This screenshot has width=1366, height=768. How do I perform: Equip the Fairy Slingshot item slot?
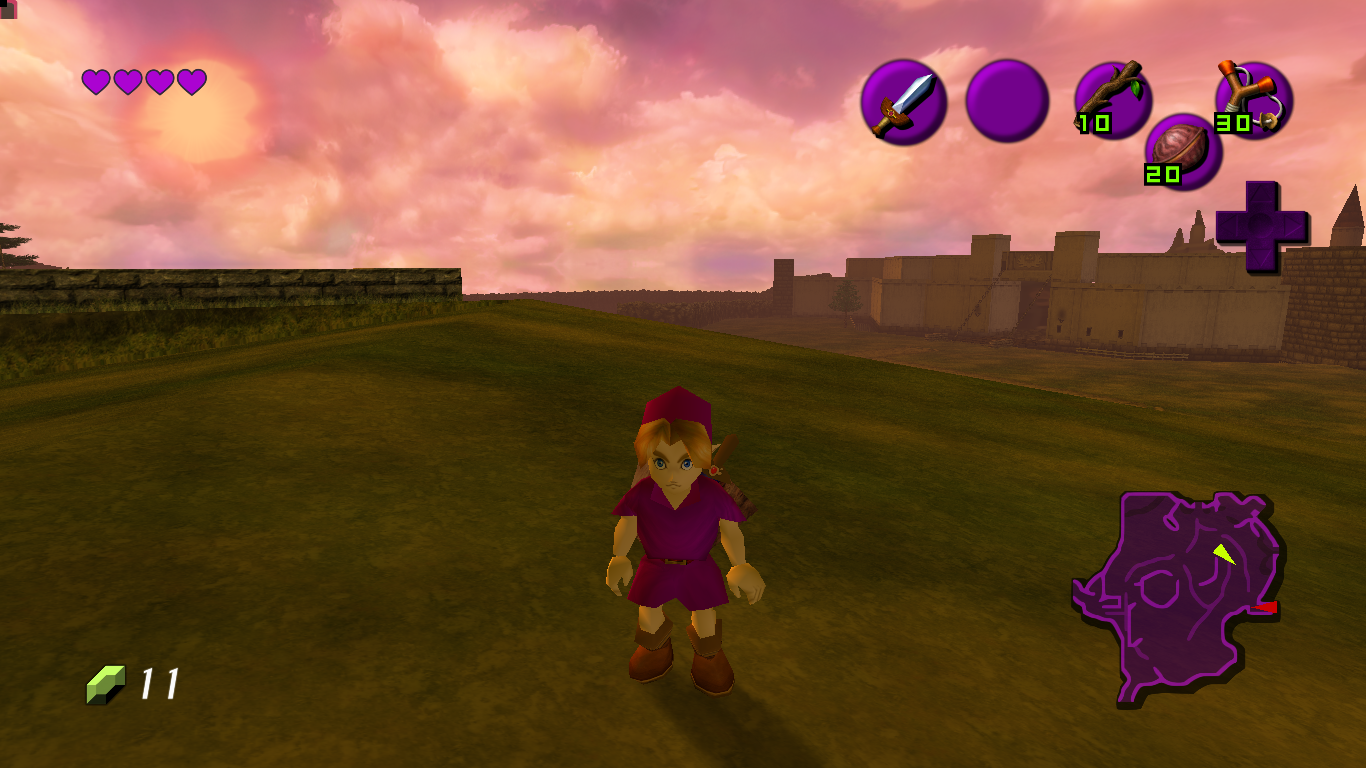coord(1253,99)
